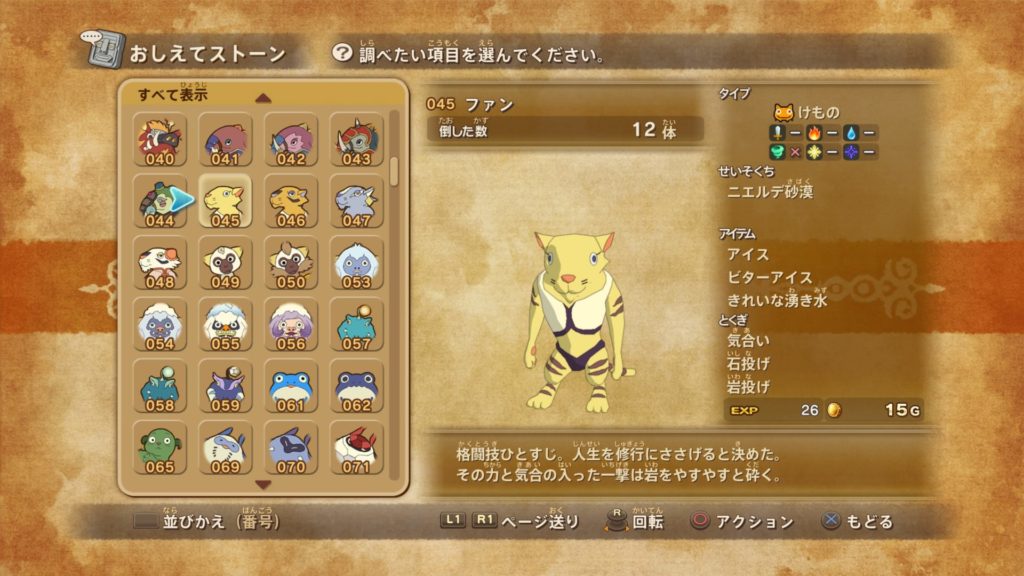The width and height of the screenshot is (1024, 576).
Task: Select creature entry 054
Action: (160, 325)
